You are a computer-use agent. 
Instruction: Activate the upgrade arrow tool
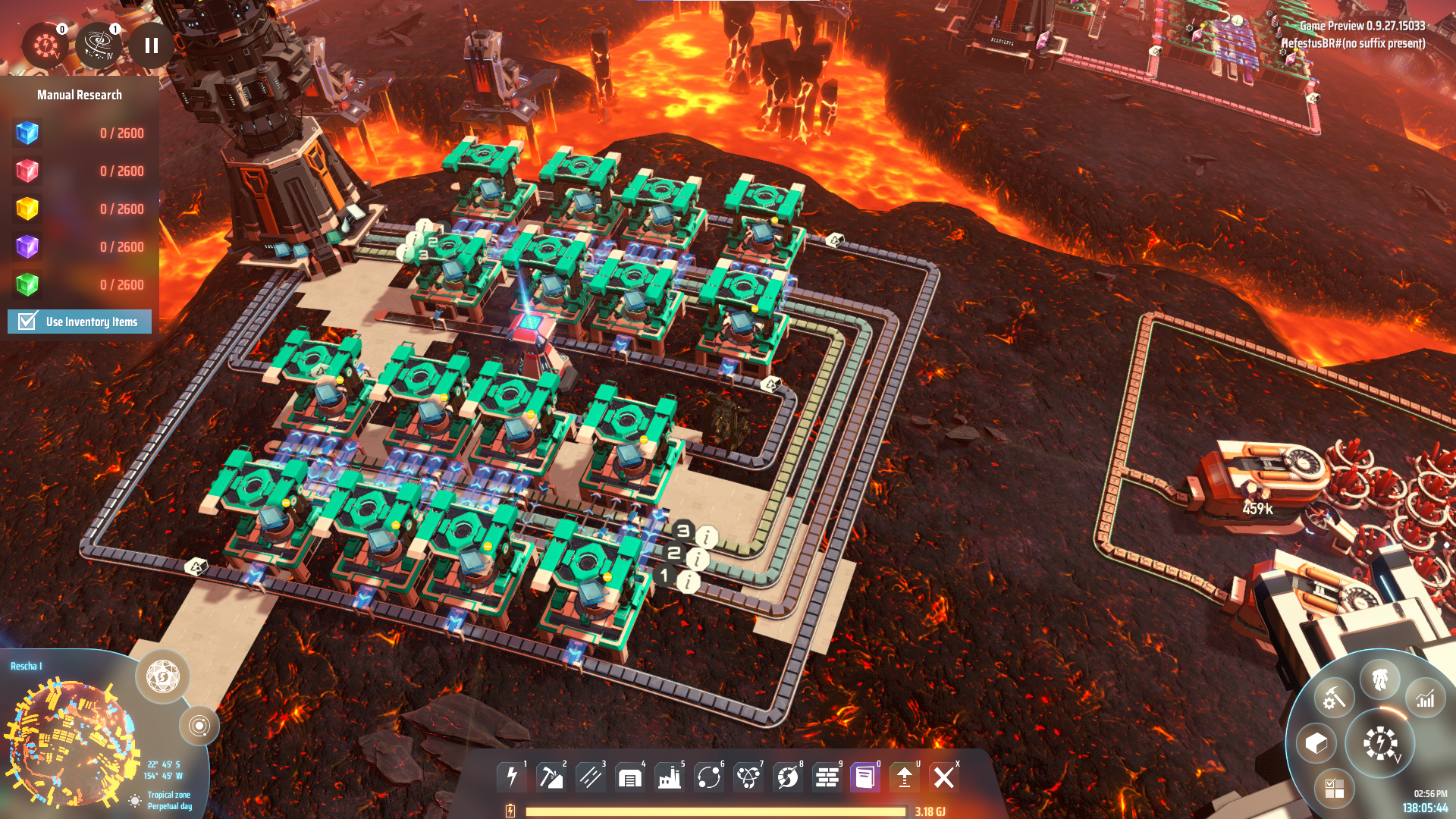click(905, 777)
